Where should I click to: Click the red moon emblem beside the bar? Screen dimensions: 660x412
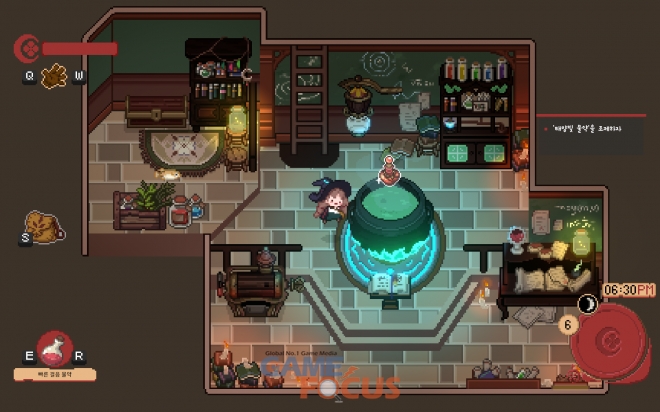pos(26,47)
